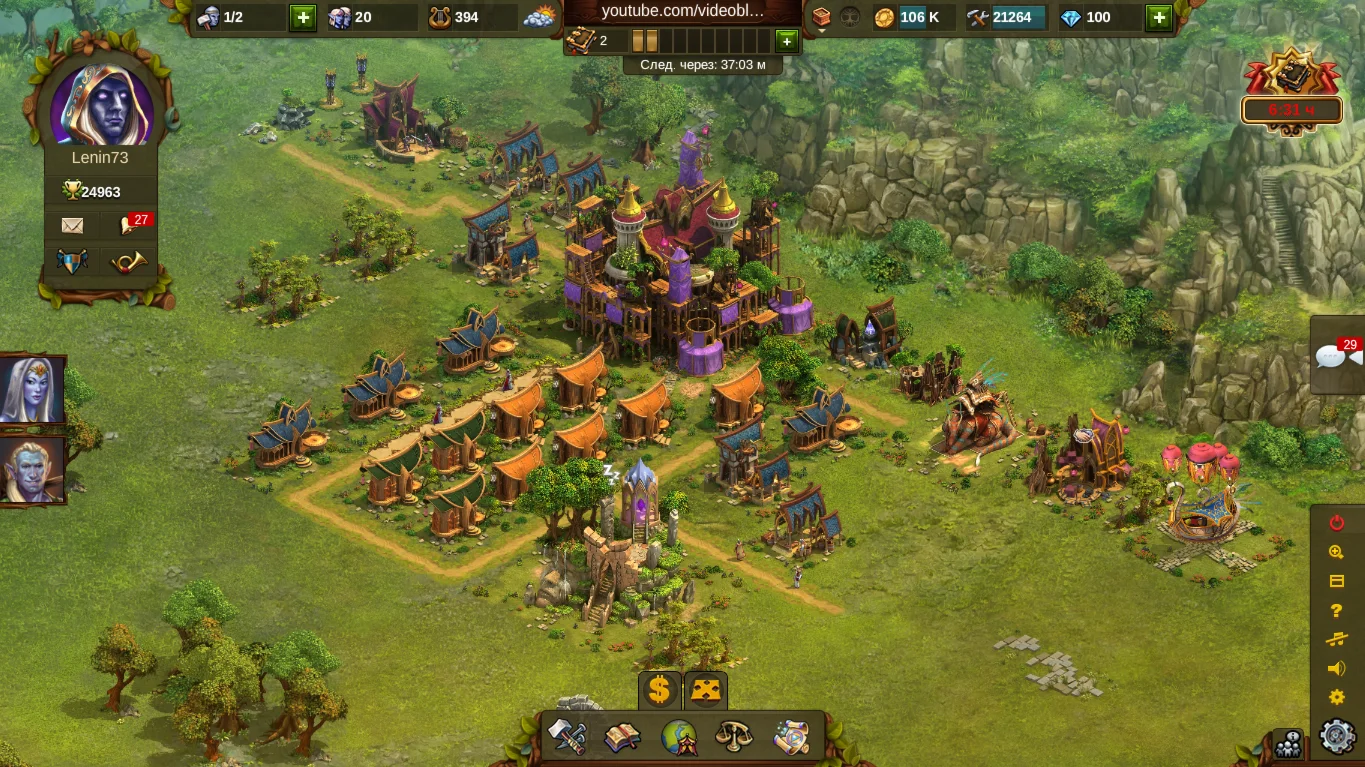Screen dimensions: 1365x767
Task: Open the build menu hammer icon
Action: 567,737
